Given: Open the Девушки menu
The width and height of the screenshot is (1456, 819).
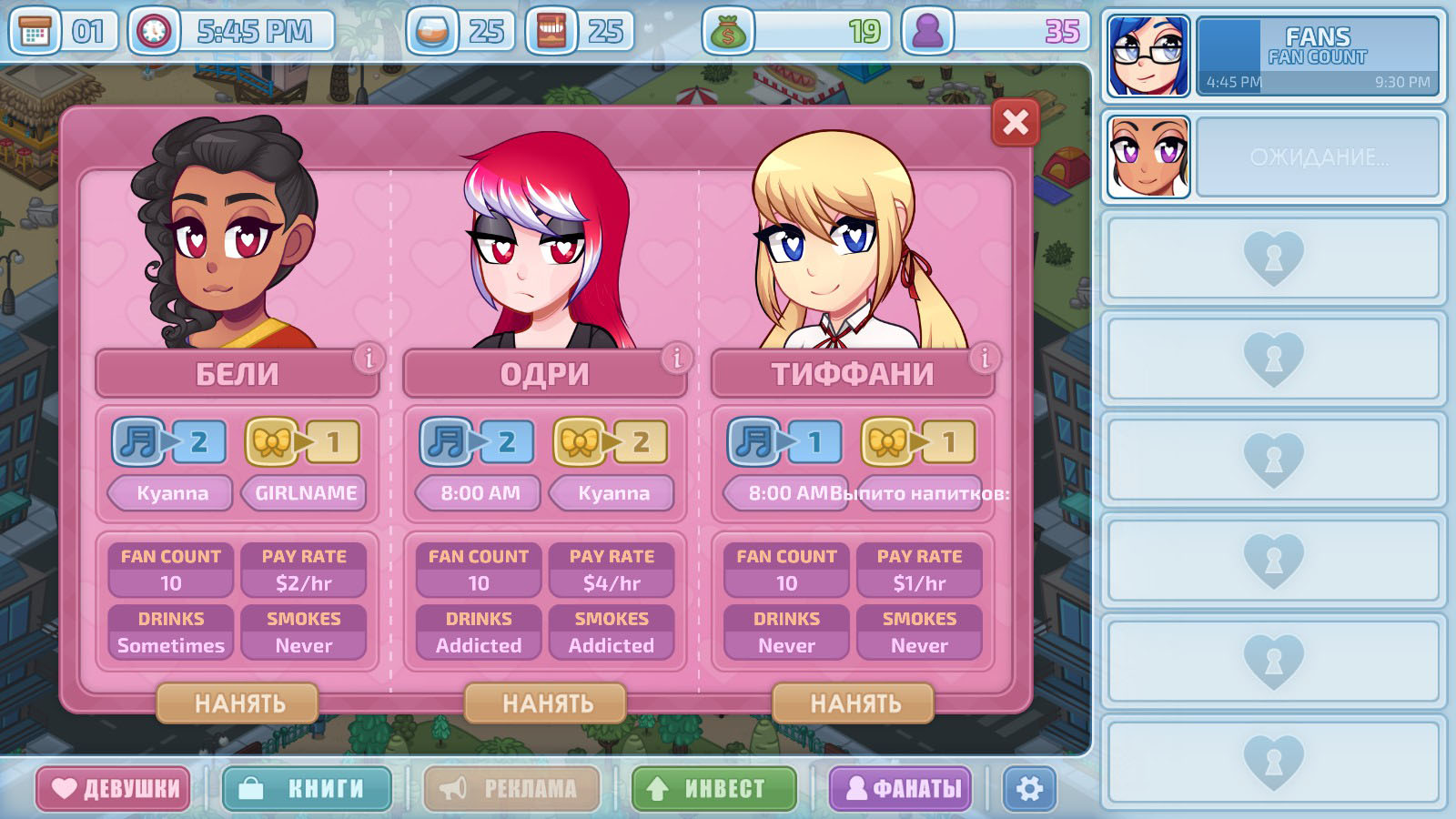Looking at the screenshot, I should coord(114,788).
